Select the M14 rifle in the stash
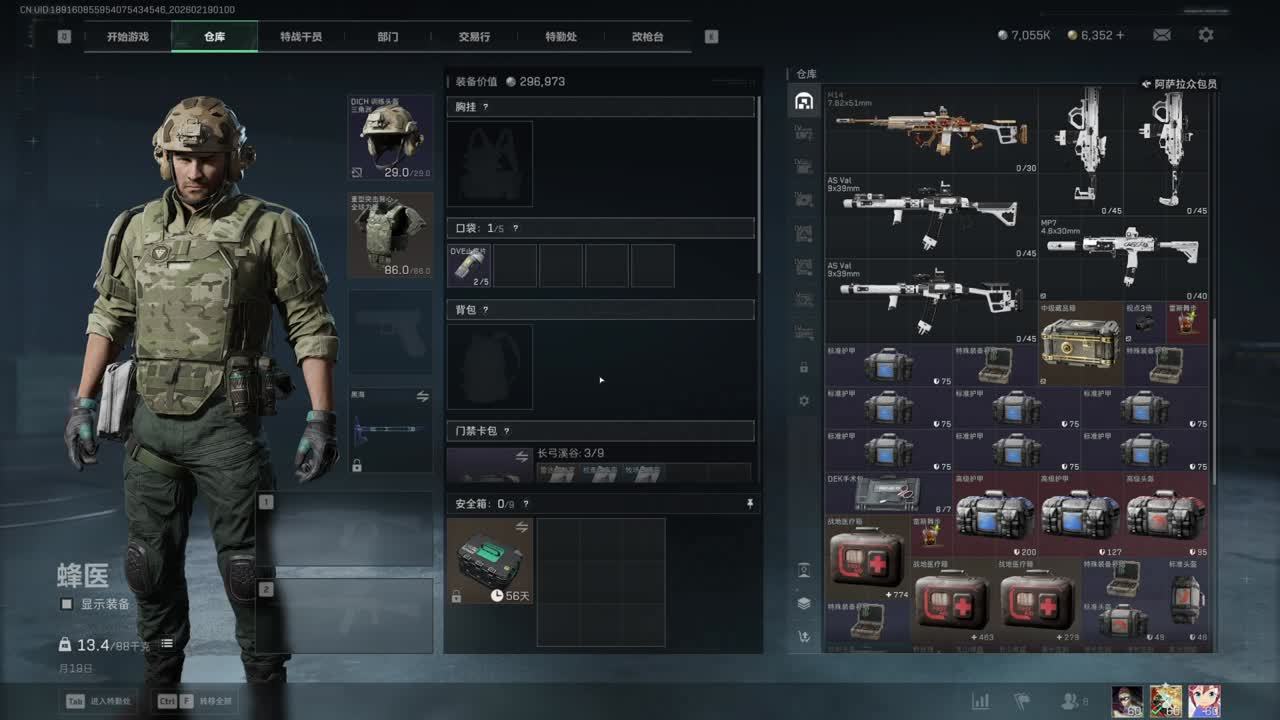This screenshot has width=1280, height=720. coord(930,130)
